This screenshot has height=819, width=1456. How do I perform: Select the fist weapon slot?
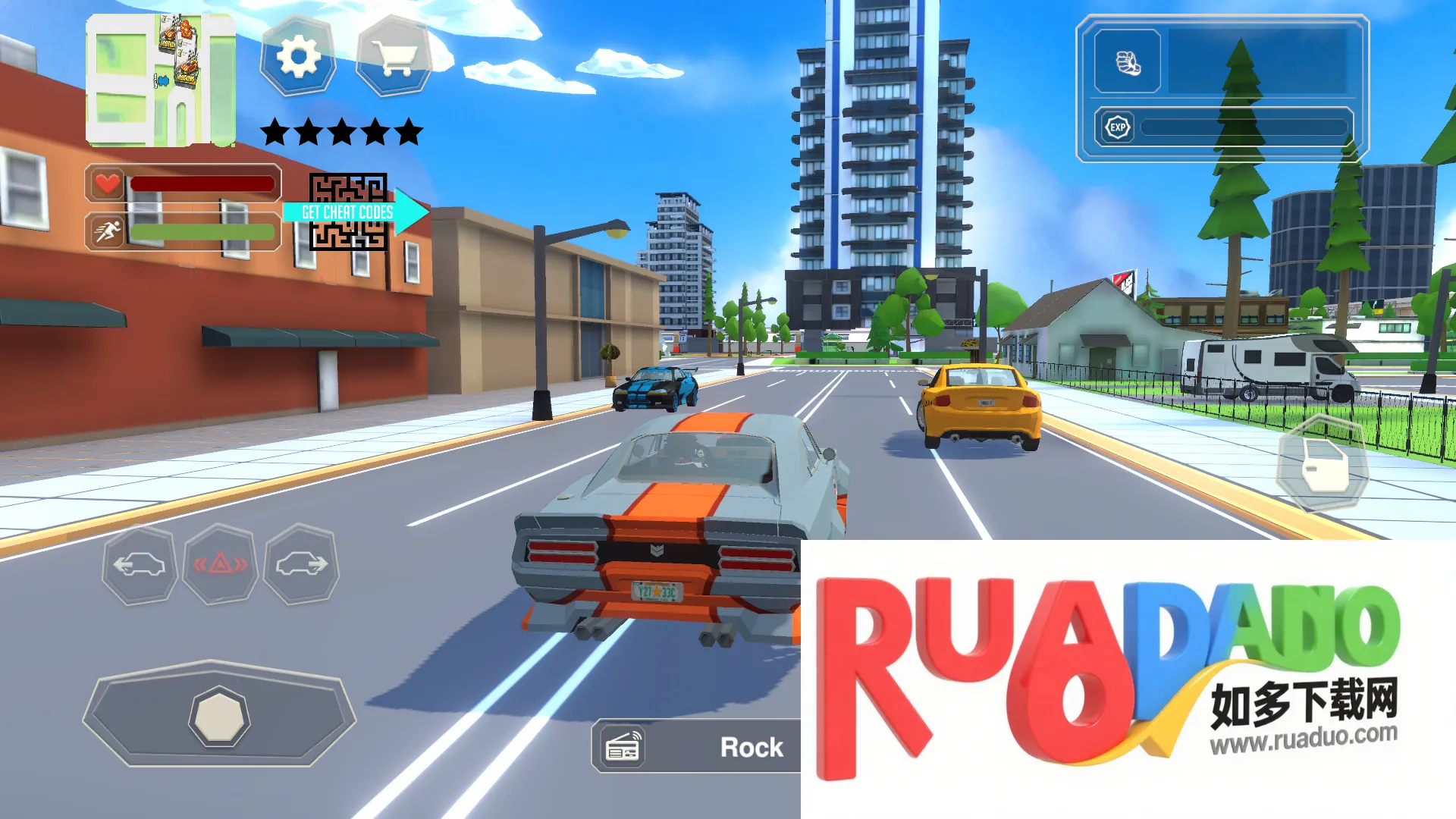pos(1128,62)
